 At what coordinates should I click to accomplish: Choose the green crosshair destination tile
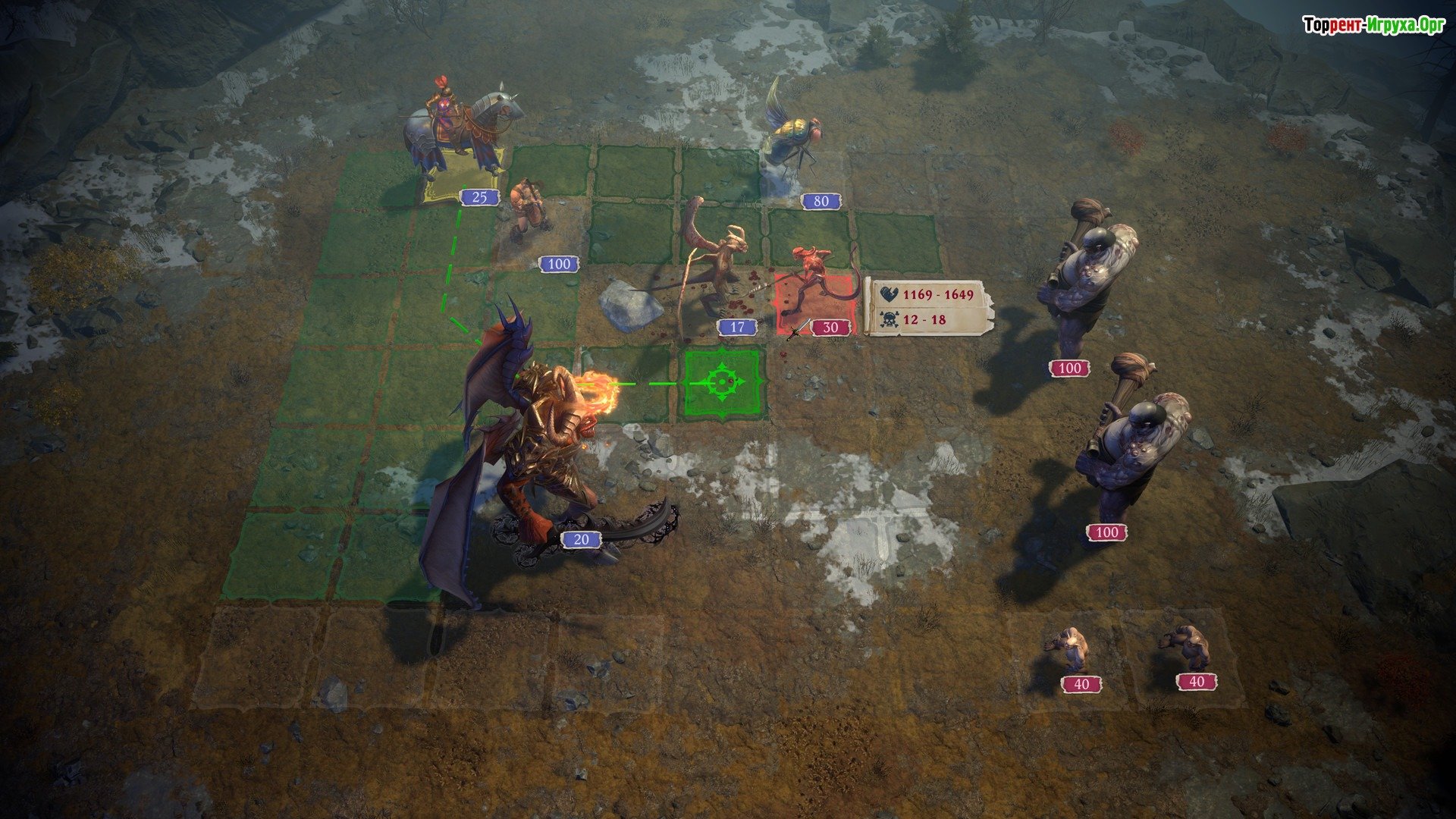tap(721, 382)
